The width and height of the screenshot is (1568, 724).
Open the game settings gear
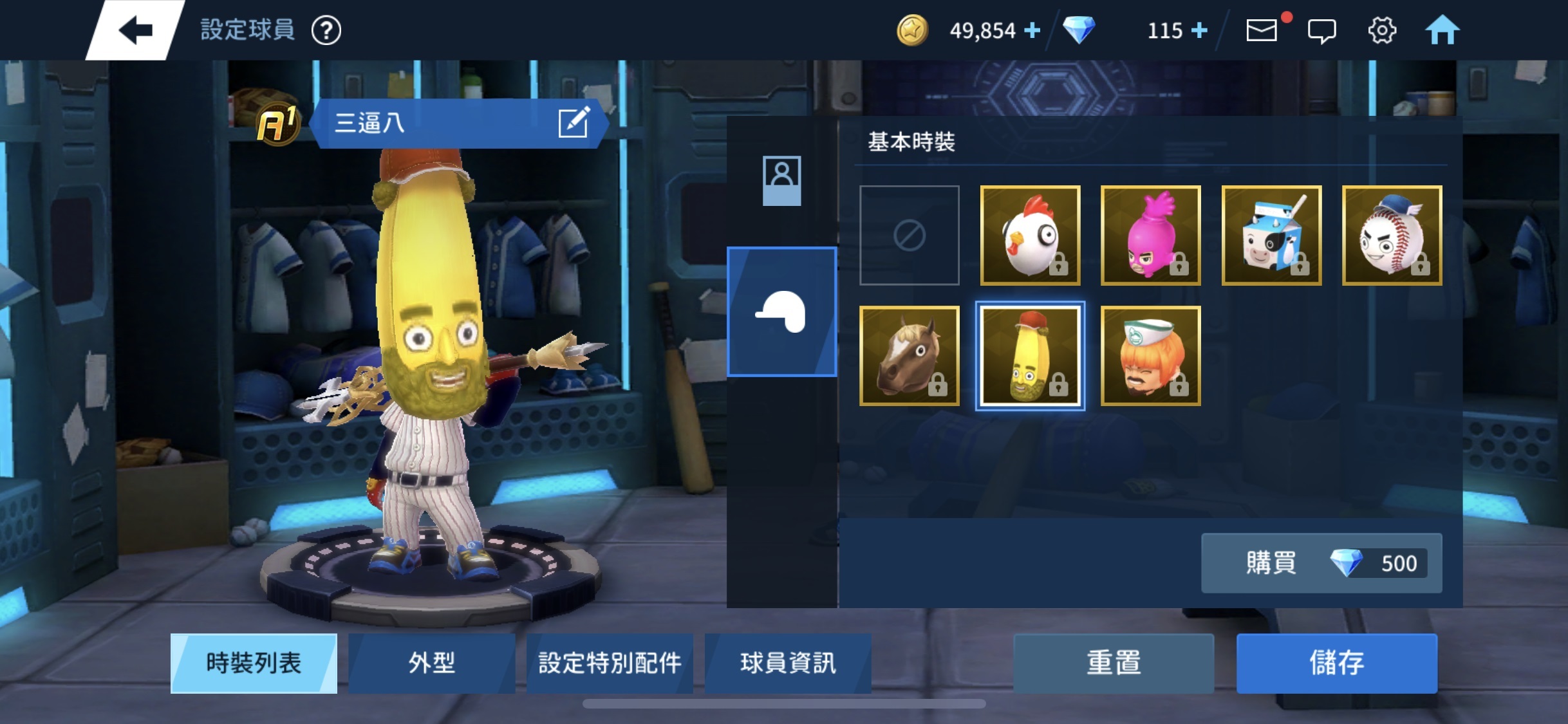tap(1383, 30)
